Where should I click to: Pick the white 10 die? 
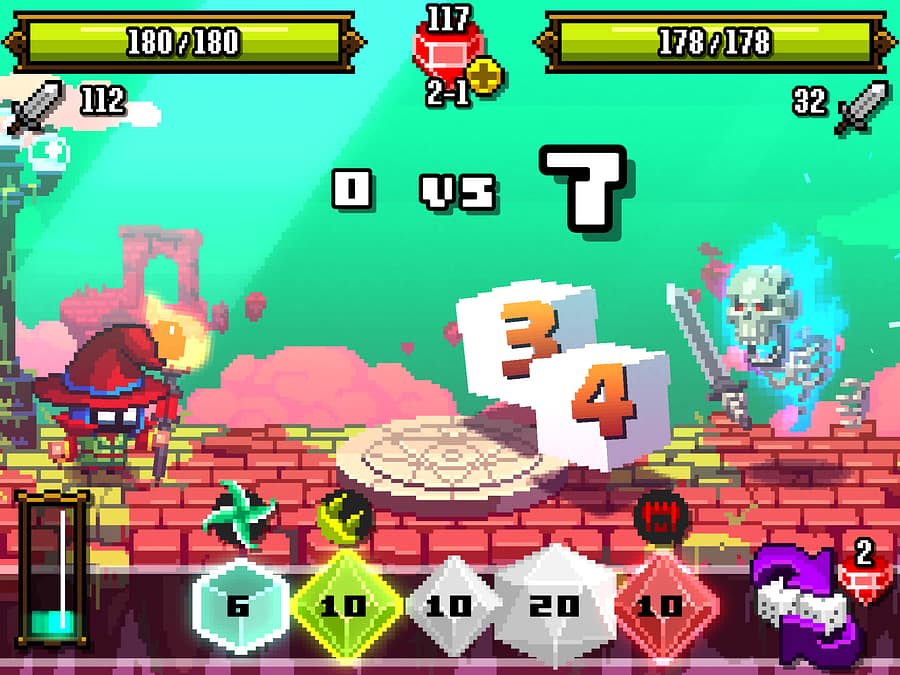(452, 605)
